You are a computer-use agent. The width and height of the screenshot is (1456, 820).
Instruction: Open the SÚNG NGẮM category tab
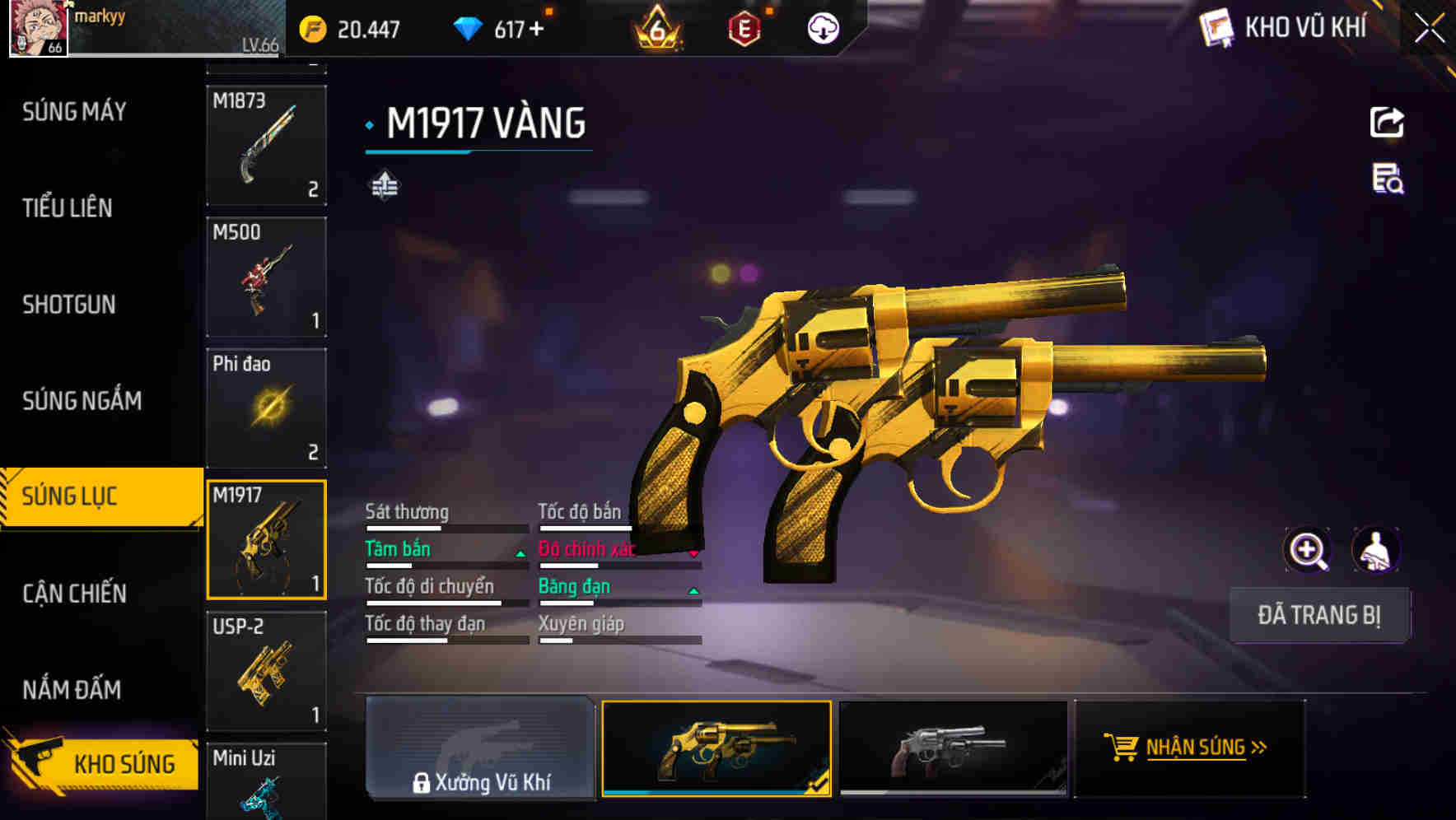79,401
